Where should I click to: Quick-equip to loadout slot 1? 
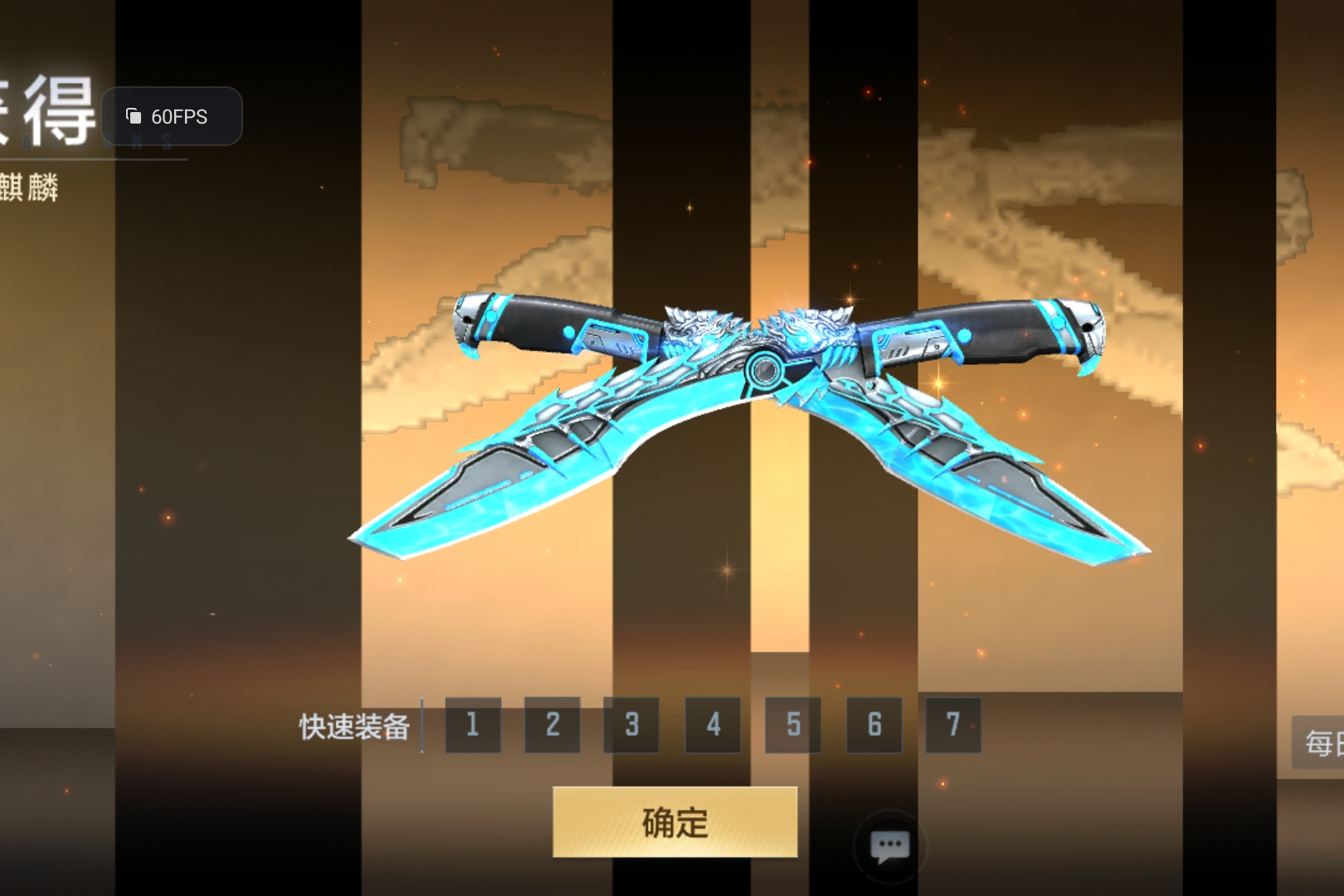473,725
